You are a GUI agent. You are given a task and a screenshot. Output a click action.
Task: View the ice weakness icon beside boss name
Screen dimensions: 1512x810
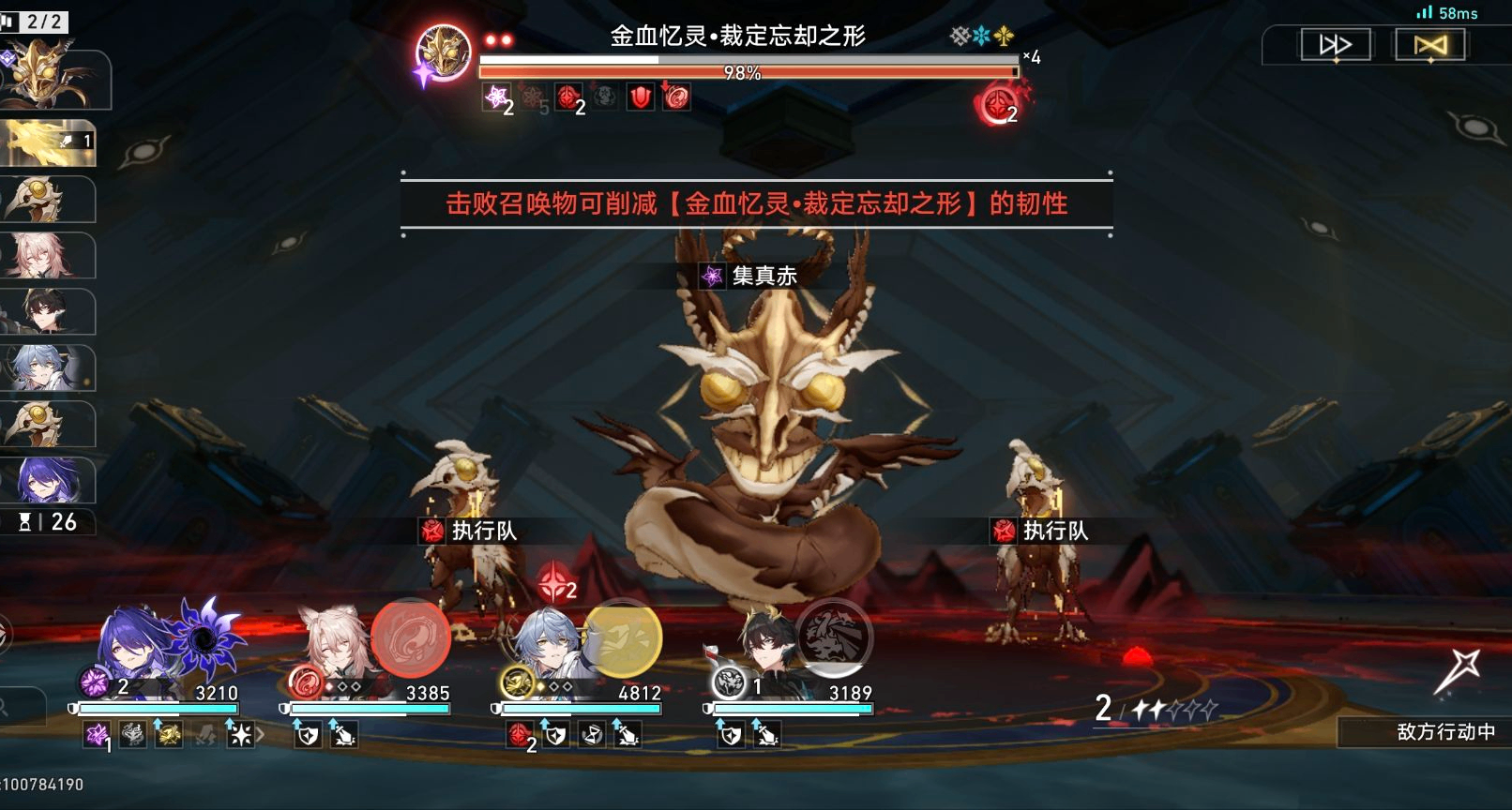pos(983,34)
